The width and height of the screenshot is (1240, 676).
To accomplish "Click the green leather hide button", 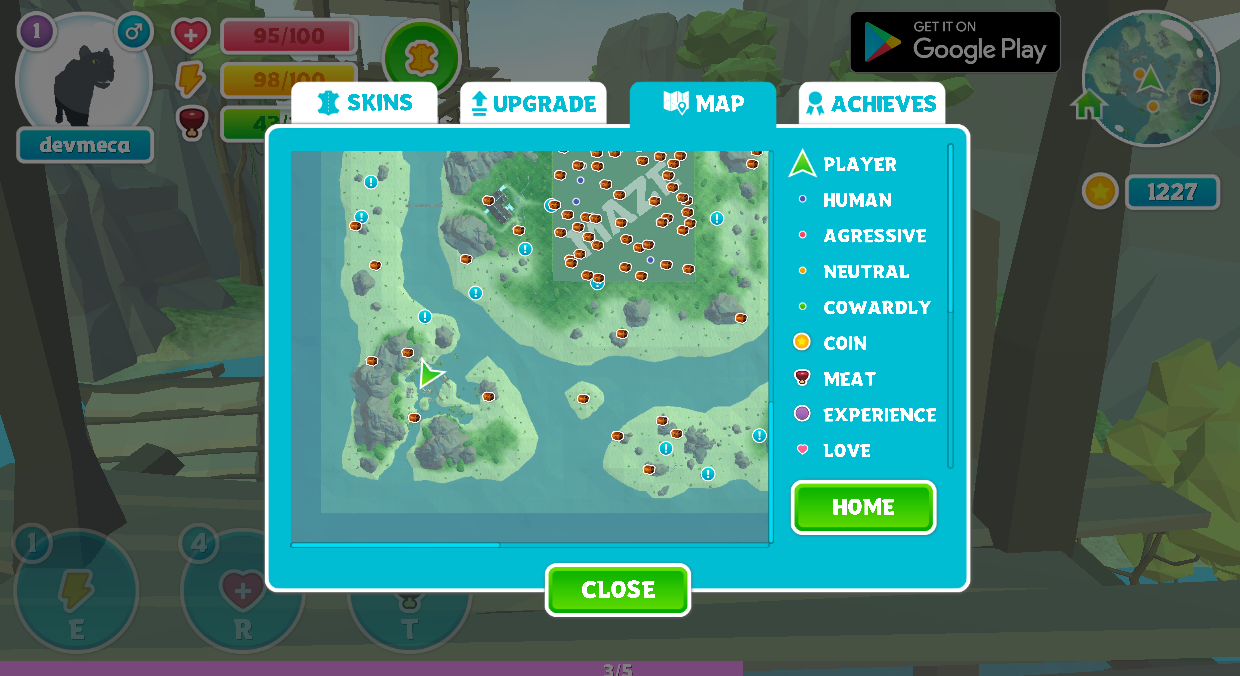I will 421,57.
